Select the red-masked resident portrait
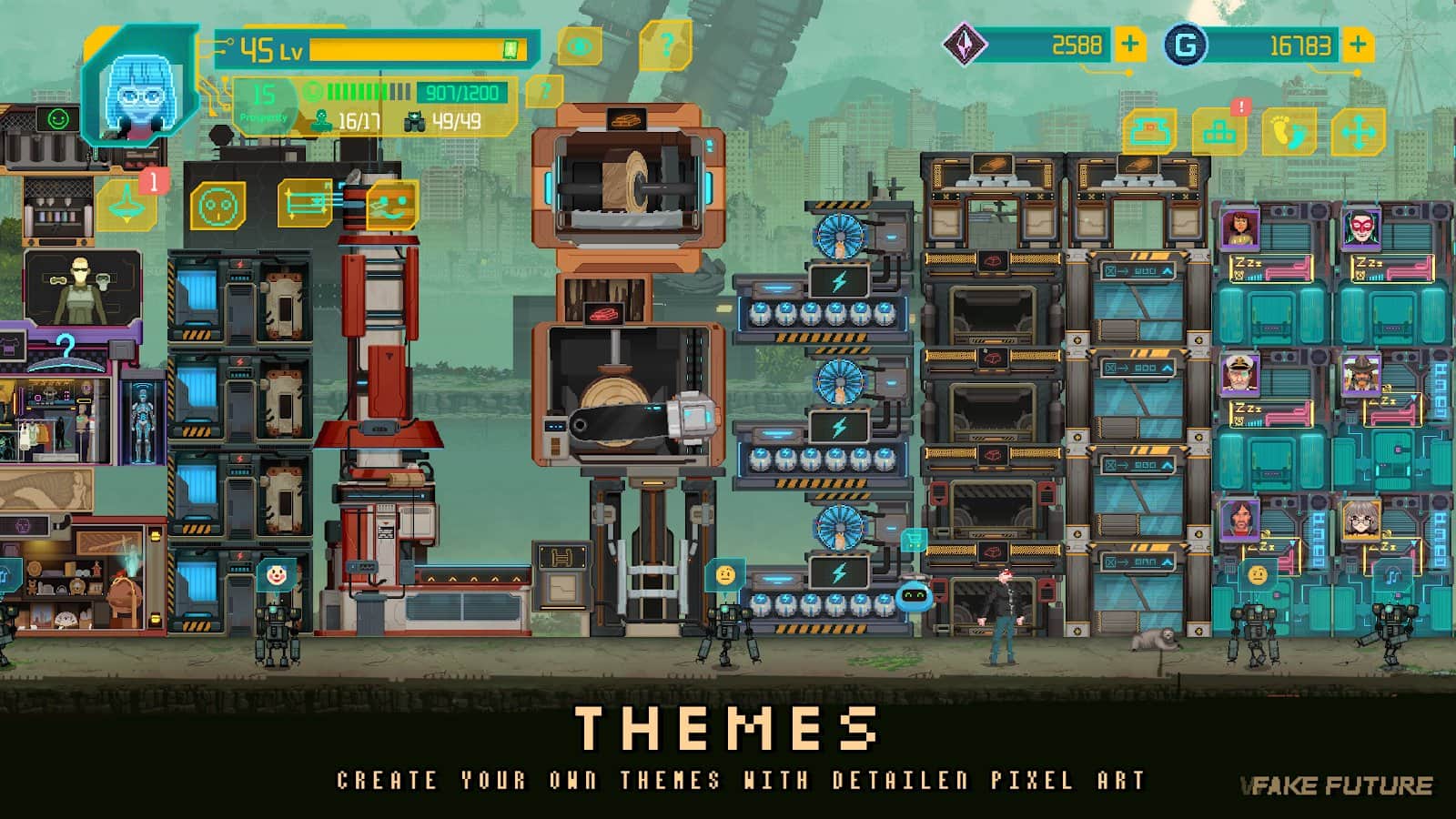 point(1360,228)
